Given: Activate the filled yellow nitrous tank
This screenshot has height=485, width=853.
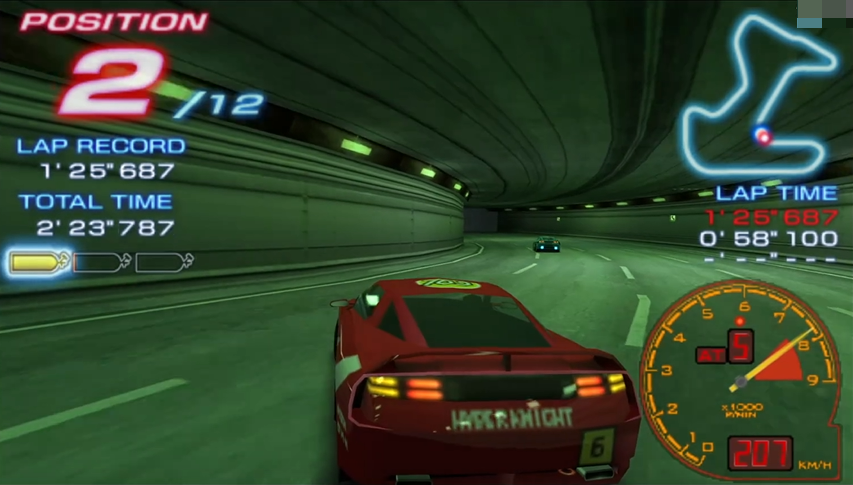Looking at the screenshot, I should (40, 263).
